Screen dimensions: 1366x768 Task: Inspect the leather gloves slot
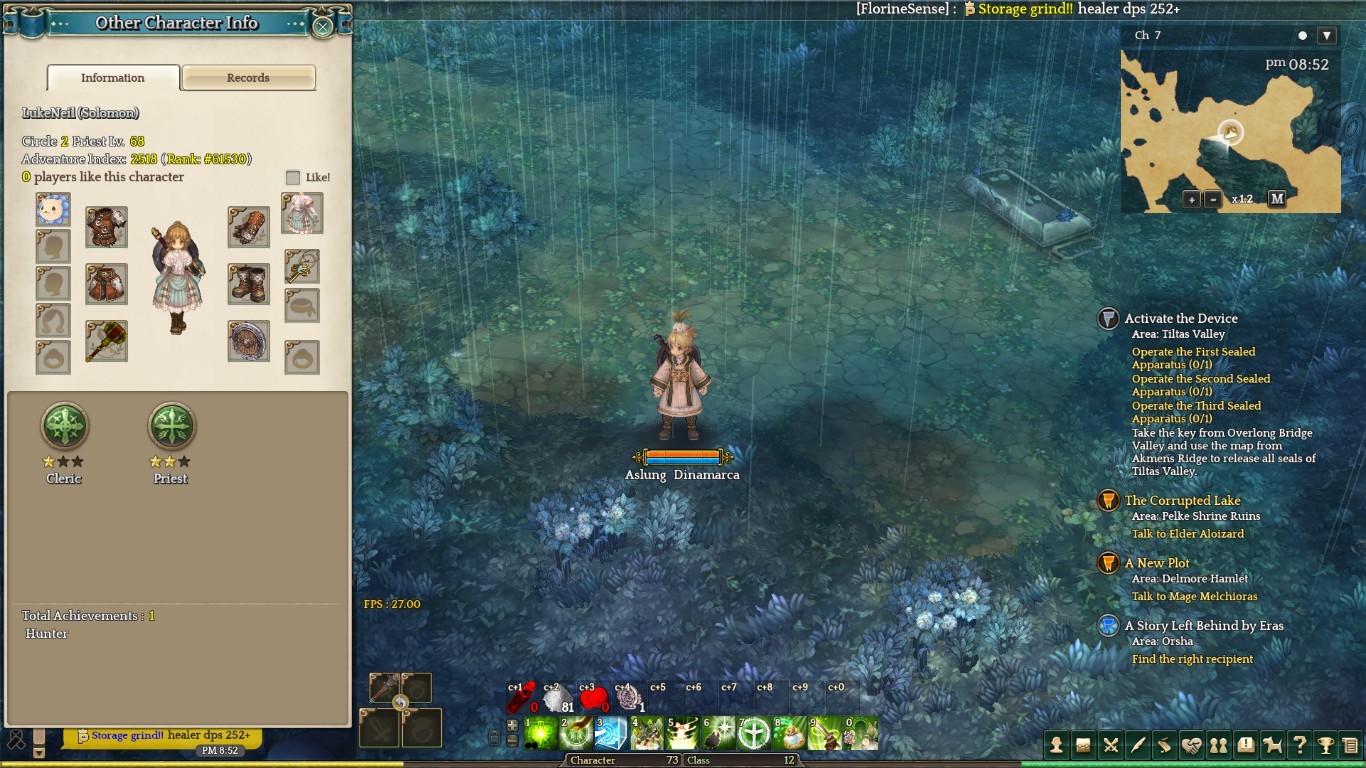[x=248, y=227]
